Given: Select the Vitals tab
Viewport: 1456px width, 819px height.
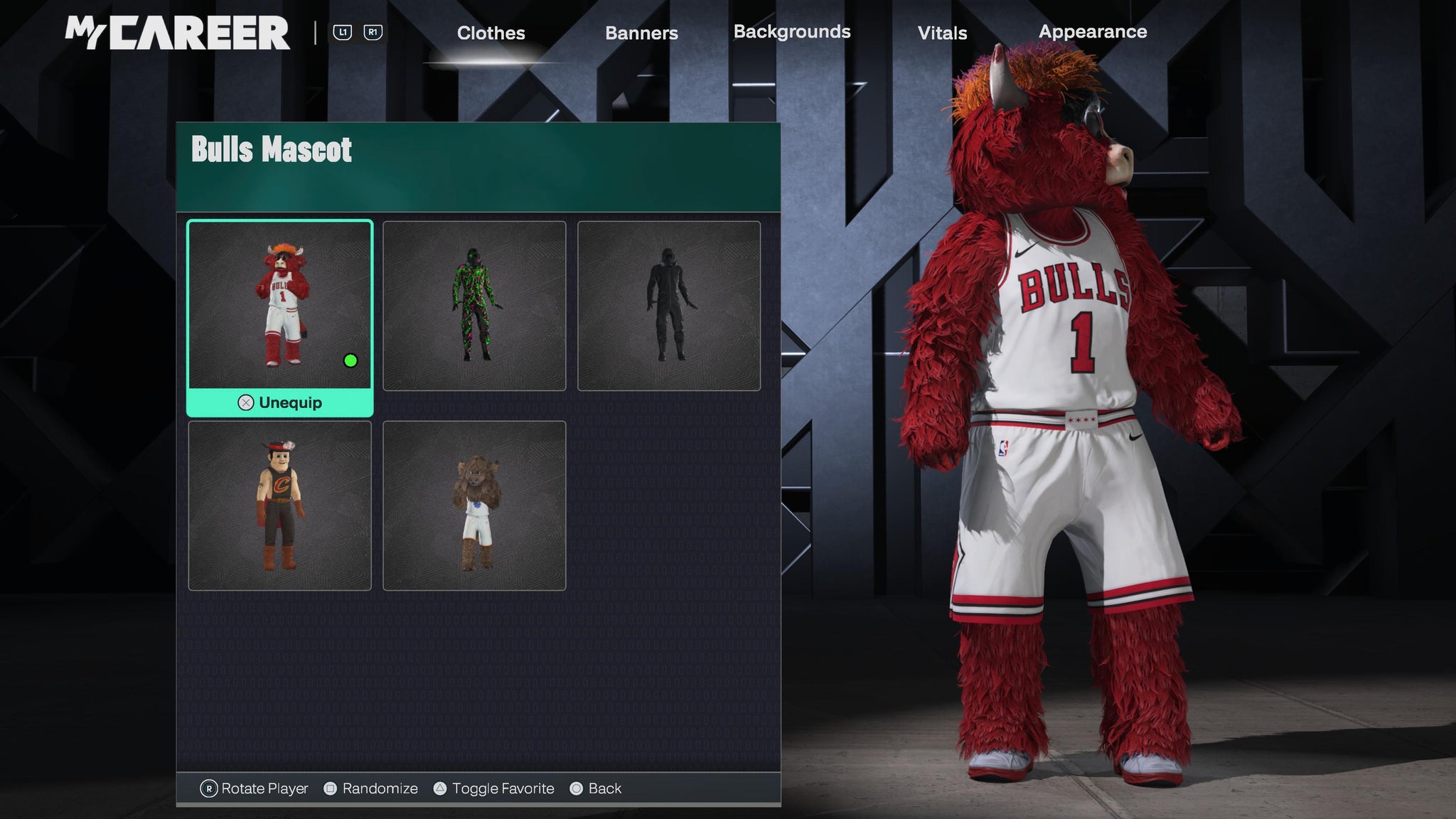Looking at the screenshot, I should [942, 33].
